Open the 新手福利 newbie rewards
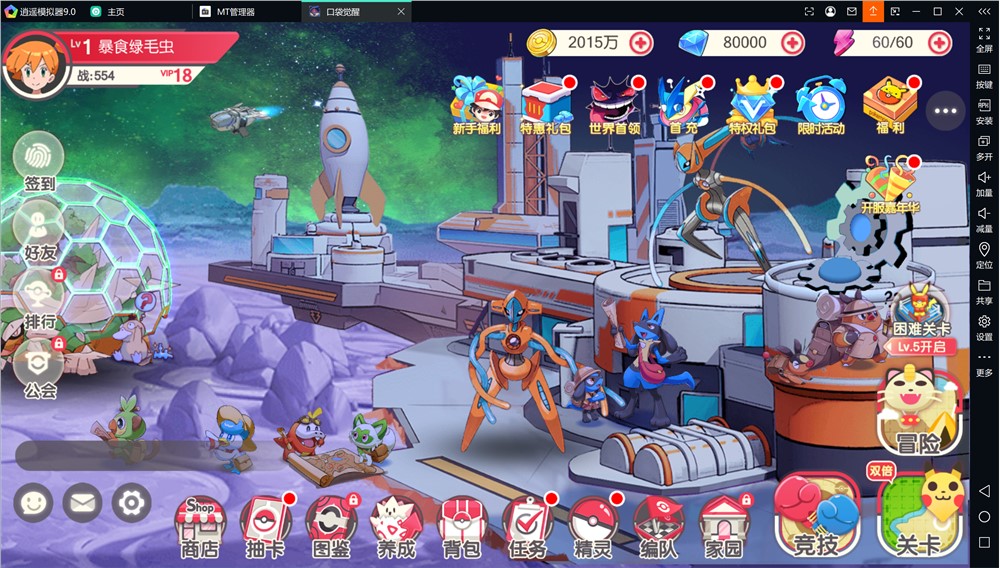Viewport: 1000px width, 568px height. [478, 105]
